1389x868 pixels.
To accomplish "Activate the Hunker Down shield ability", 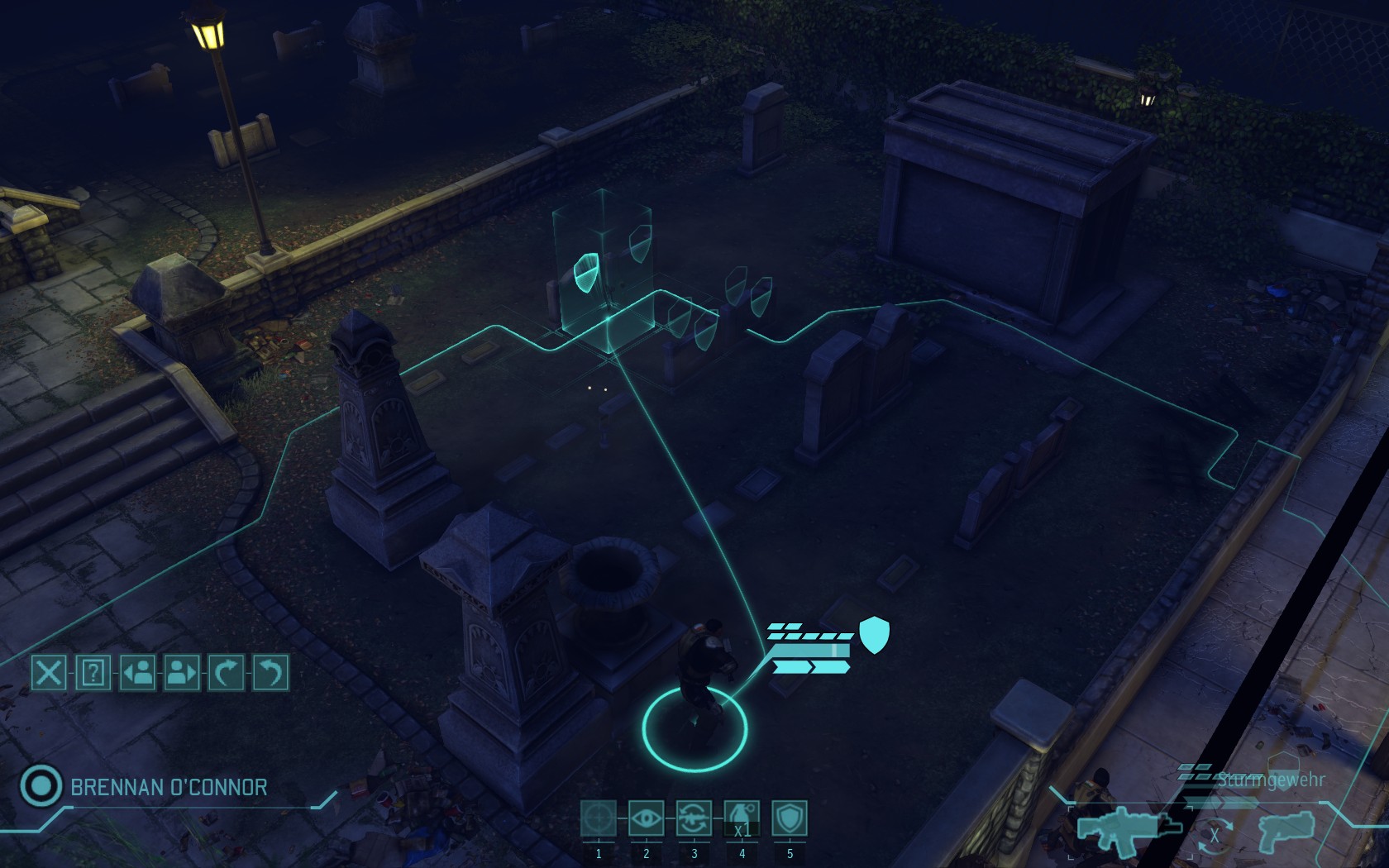I will pos(790,818).
